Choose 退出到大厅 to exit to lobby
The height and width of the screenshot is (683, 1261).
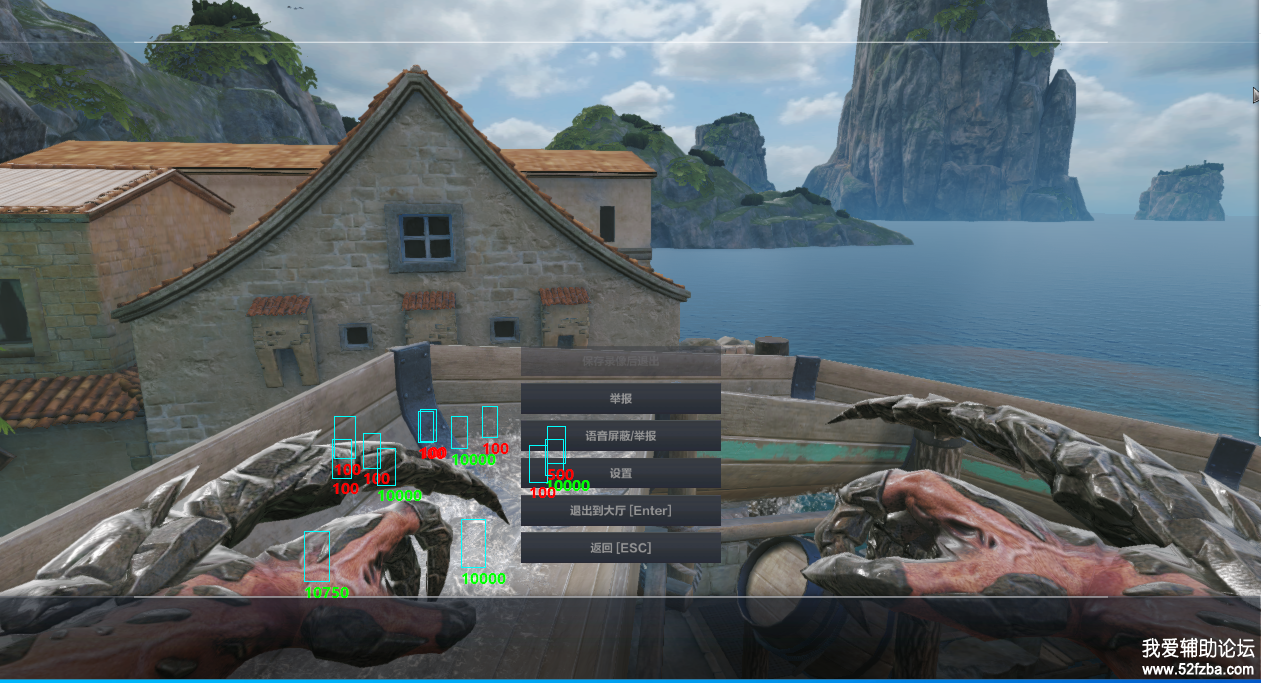tap(620, 511)
